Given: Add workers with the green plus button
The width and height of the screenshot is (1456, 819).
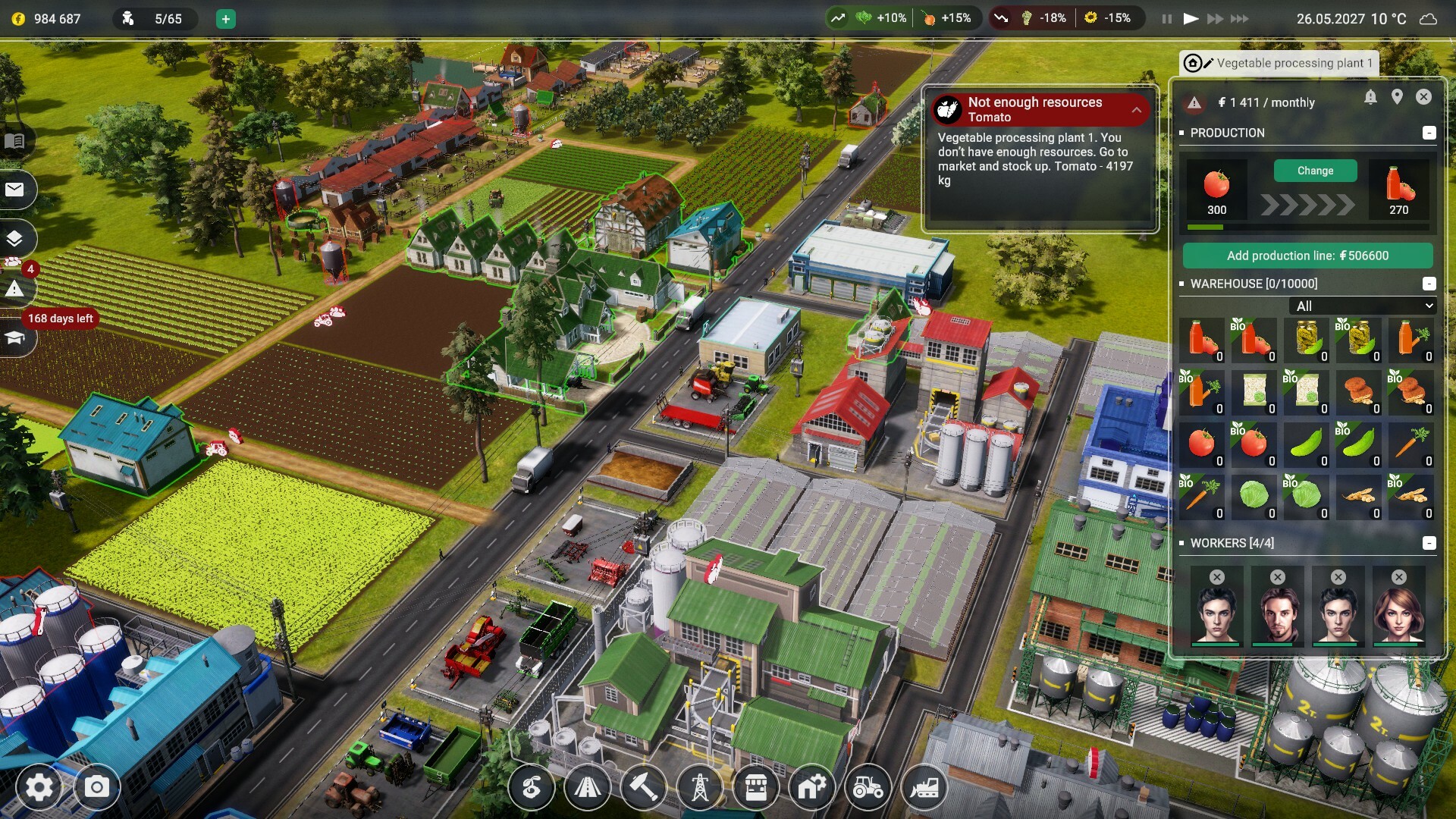Looking at the screenshot, I should click(225, 19).
